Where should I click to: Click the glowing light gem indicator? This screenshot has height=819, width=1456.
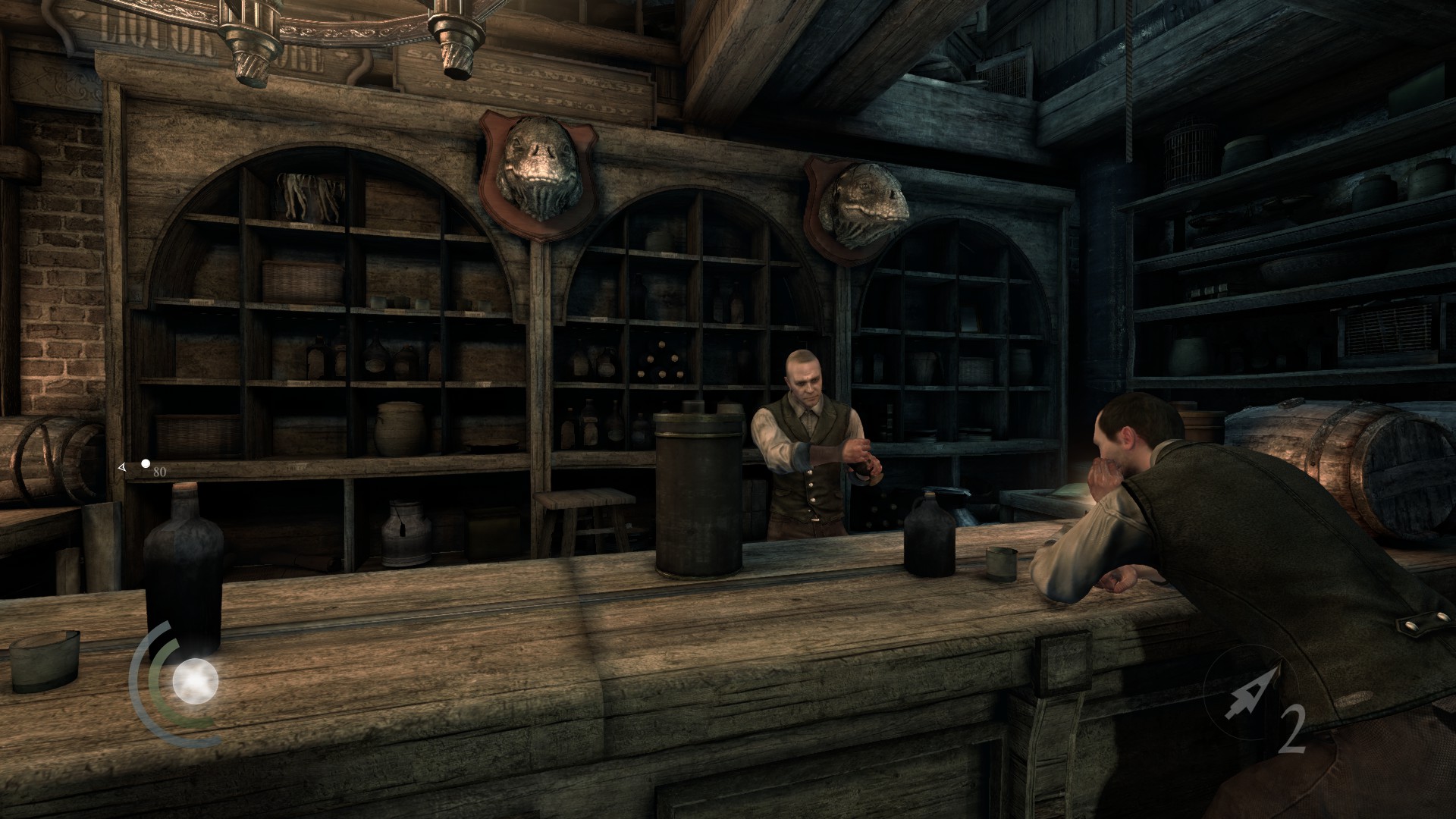pyautogui.click(x=195, y=682)
